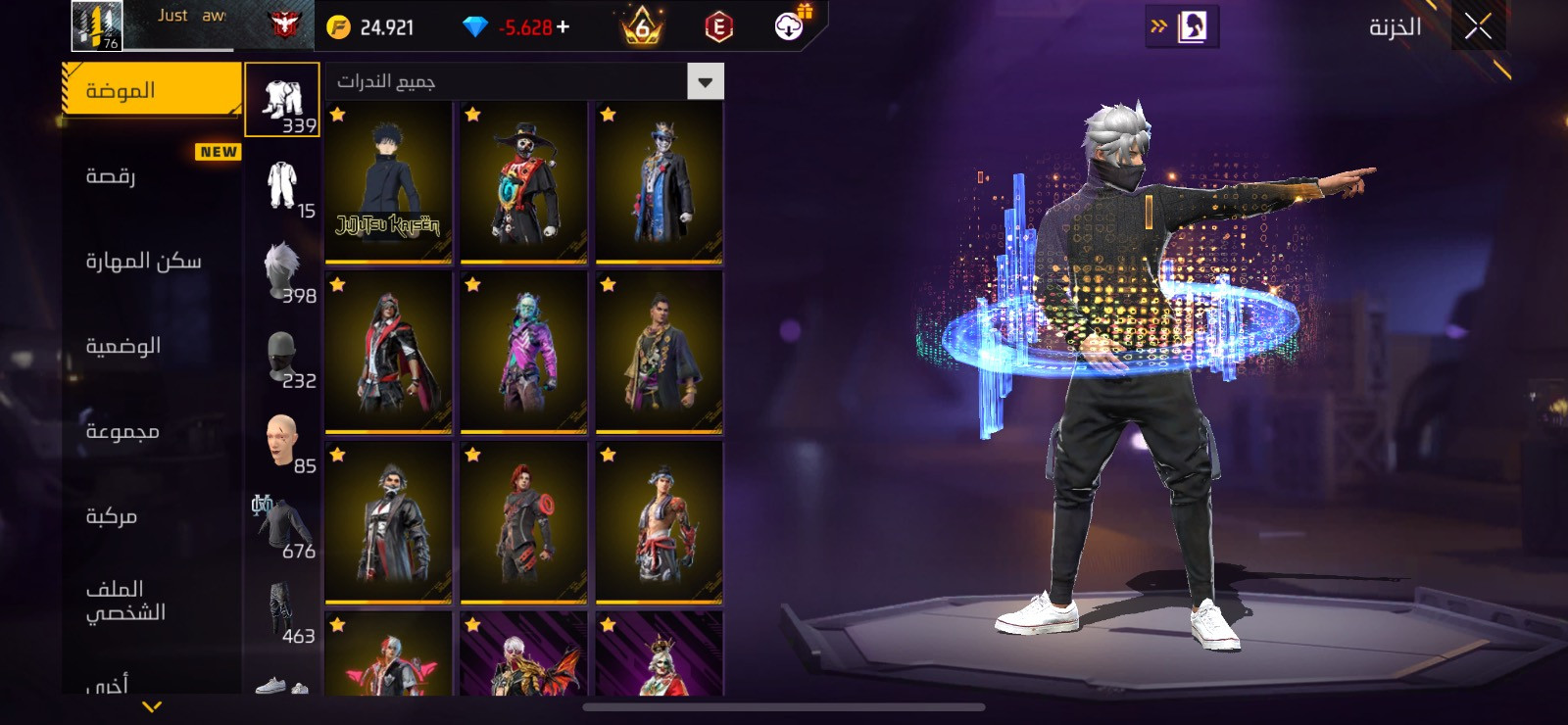1568x725 pixels.
Task: Open the جميع الندرات rarity dropdown
Action: (525, 81)
